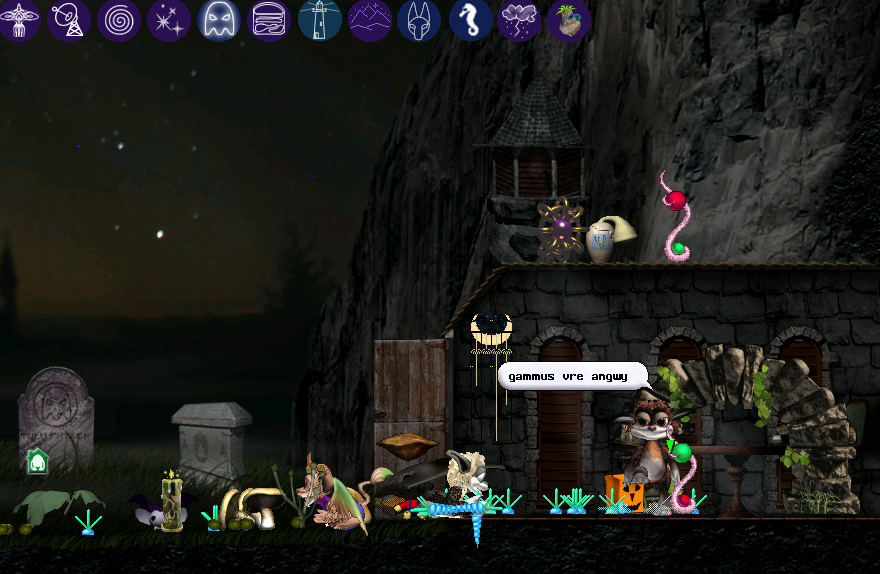Image resolution: width=880 pixels, height=574 pixels.
Task: Jump to the lighthouse icon
Action: click(319, 19)
